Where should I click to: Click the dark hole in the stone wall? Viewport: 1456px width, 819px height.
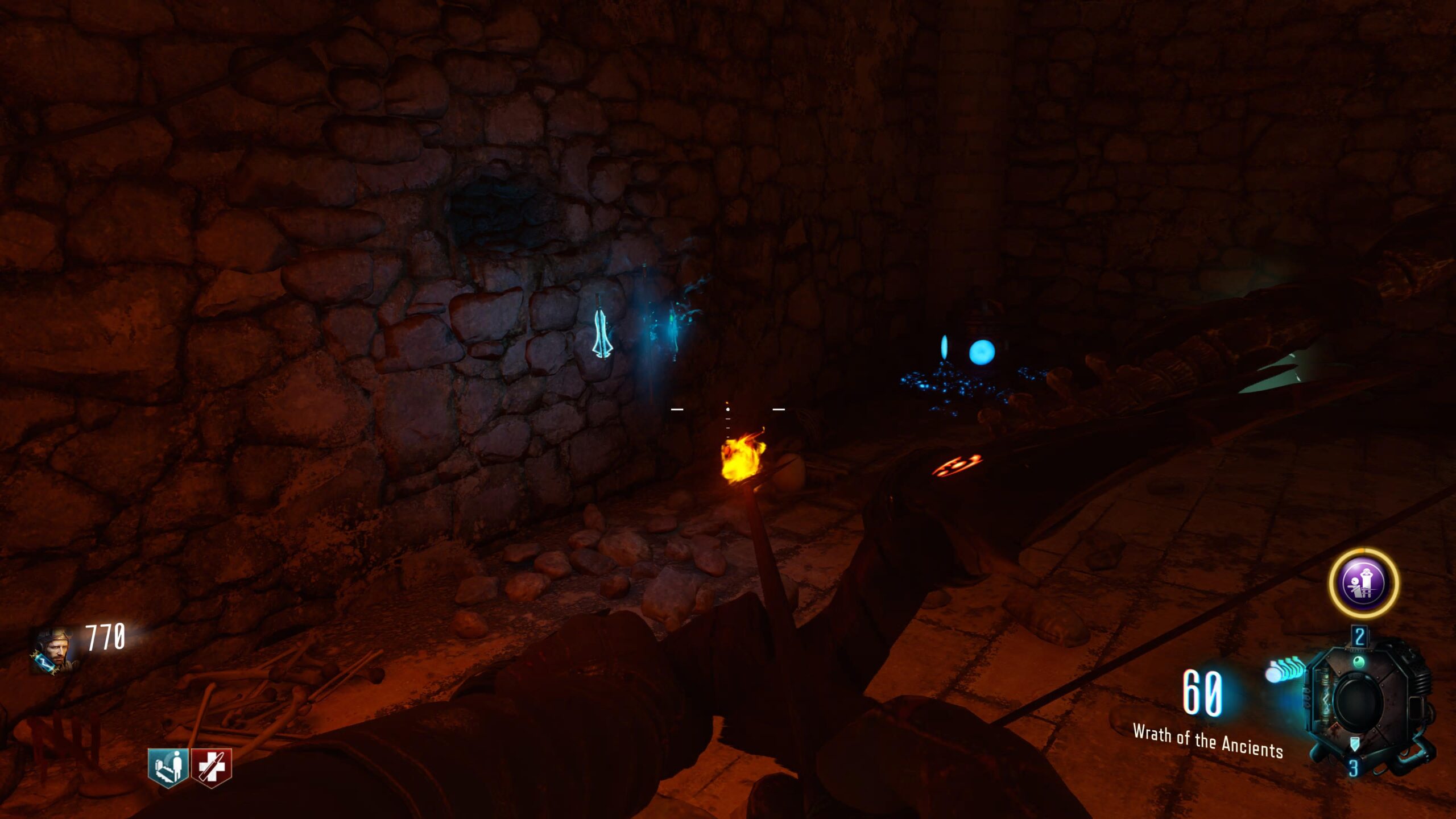500,210
